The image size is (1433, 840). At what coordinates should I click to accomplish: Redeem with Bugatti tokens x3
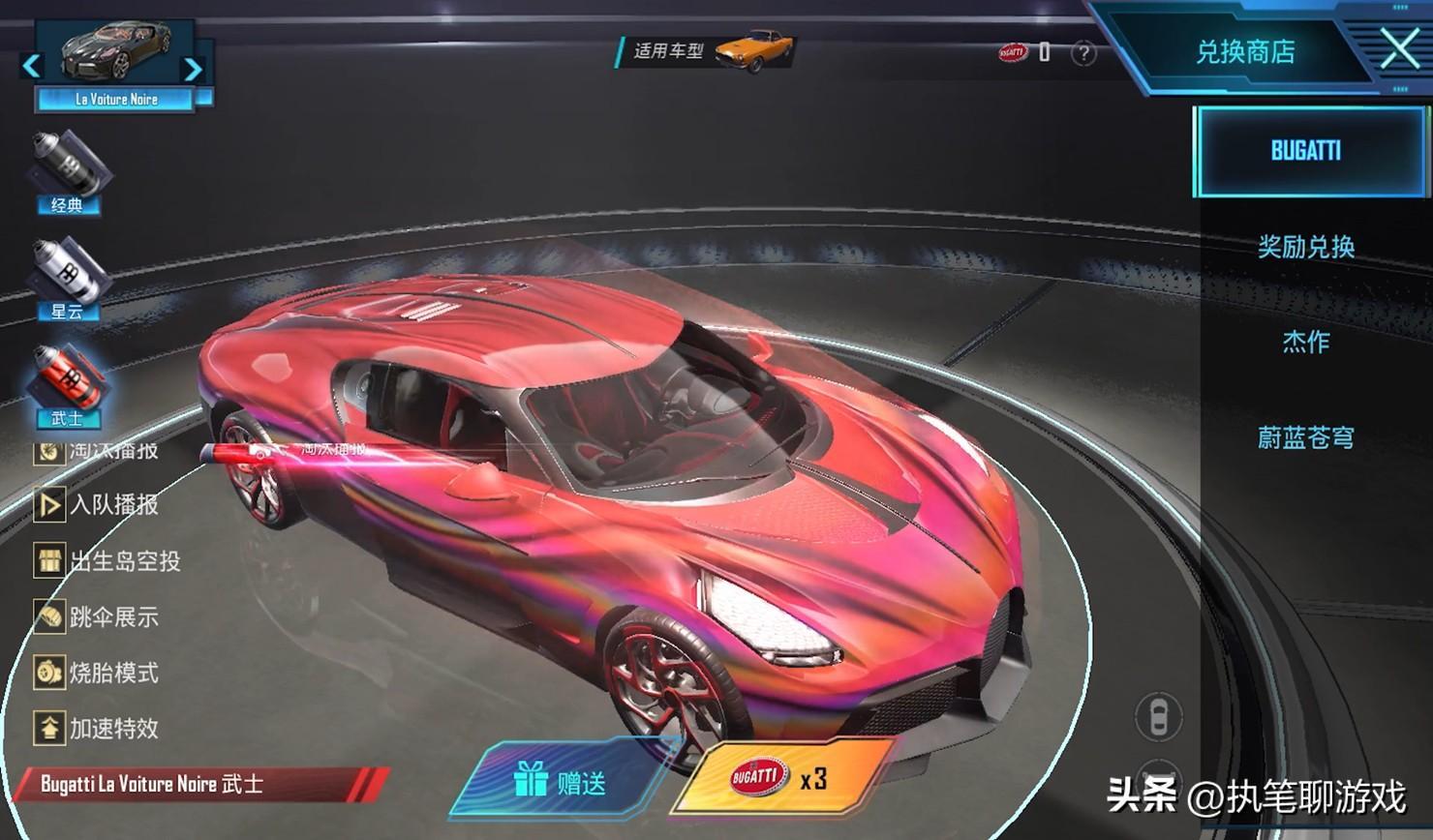click(x=782, y=778)
